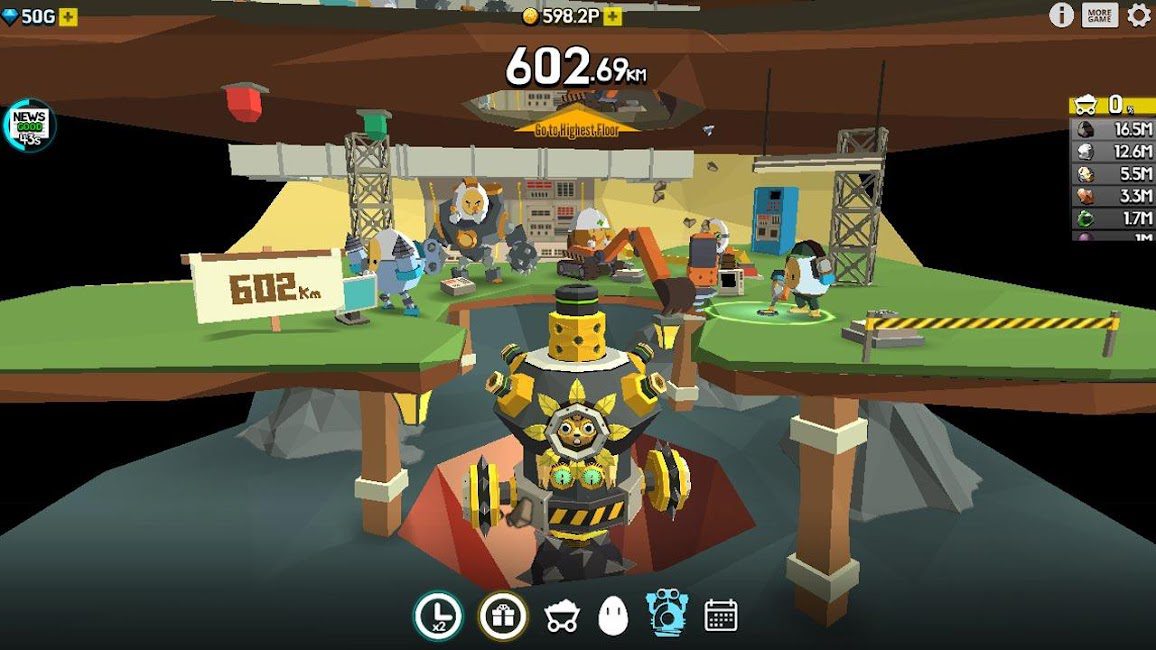
Task: Tap the More Game button
Action: pos(1100,15)
